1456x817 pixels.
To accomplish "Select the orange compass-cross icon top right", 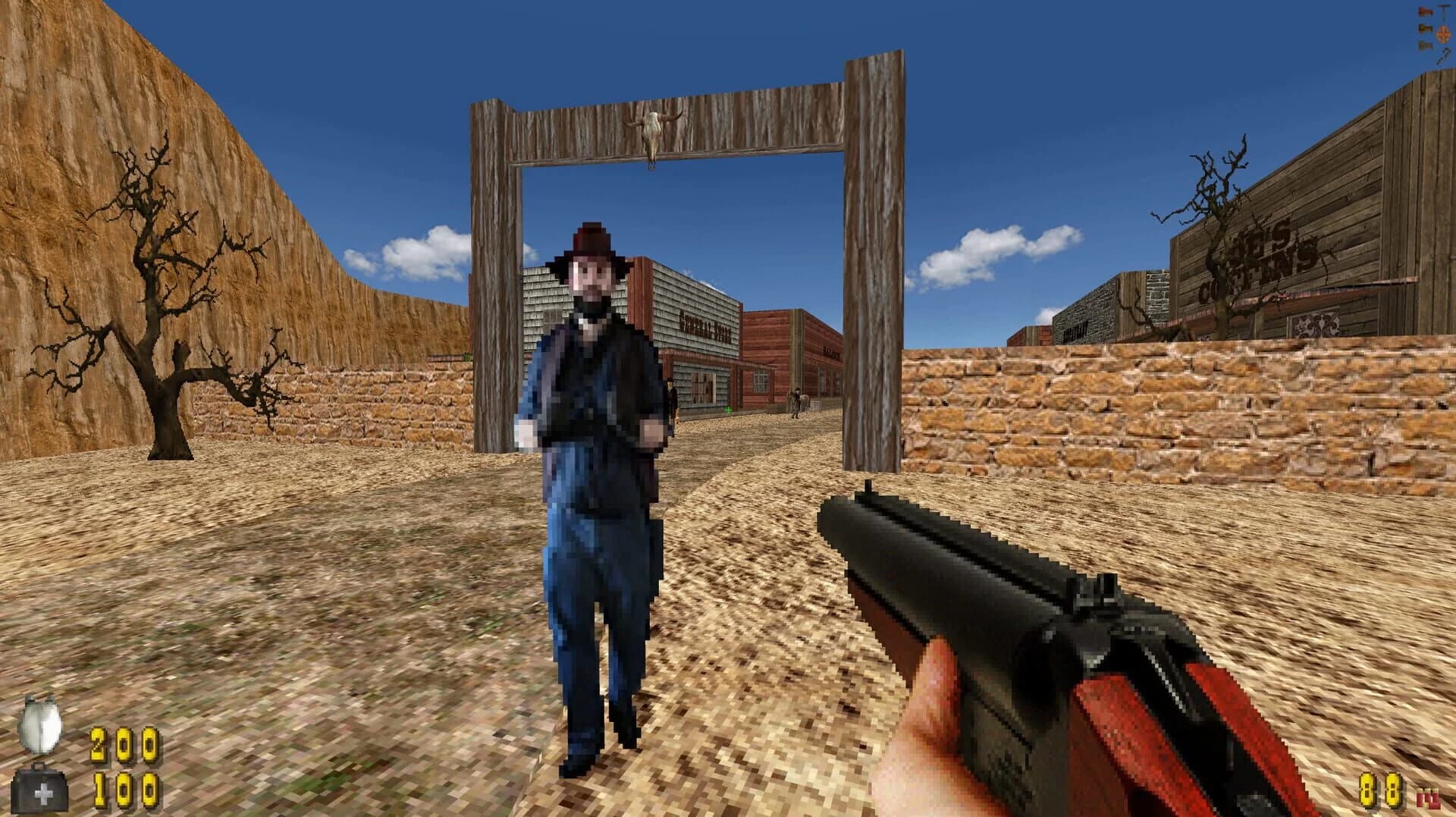I will click(1443, 35).
